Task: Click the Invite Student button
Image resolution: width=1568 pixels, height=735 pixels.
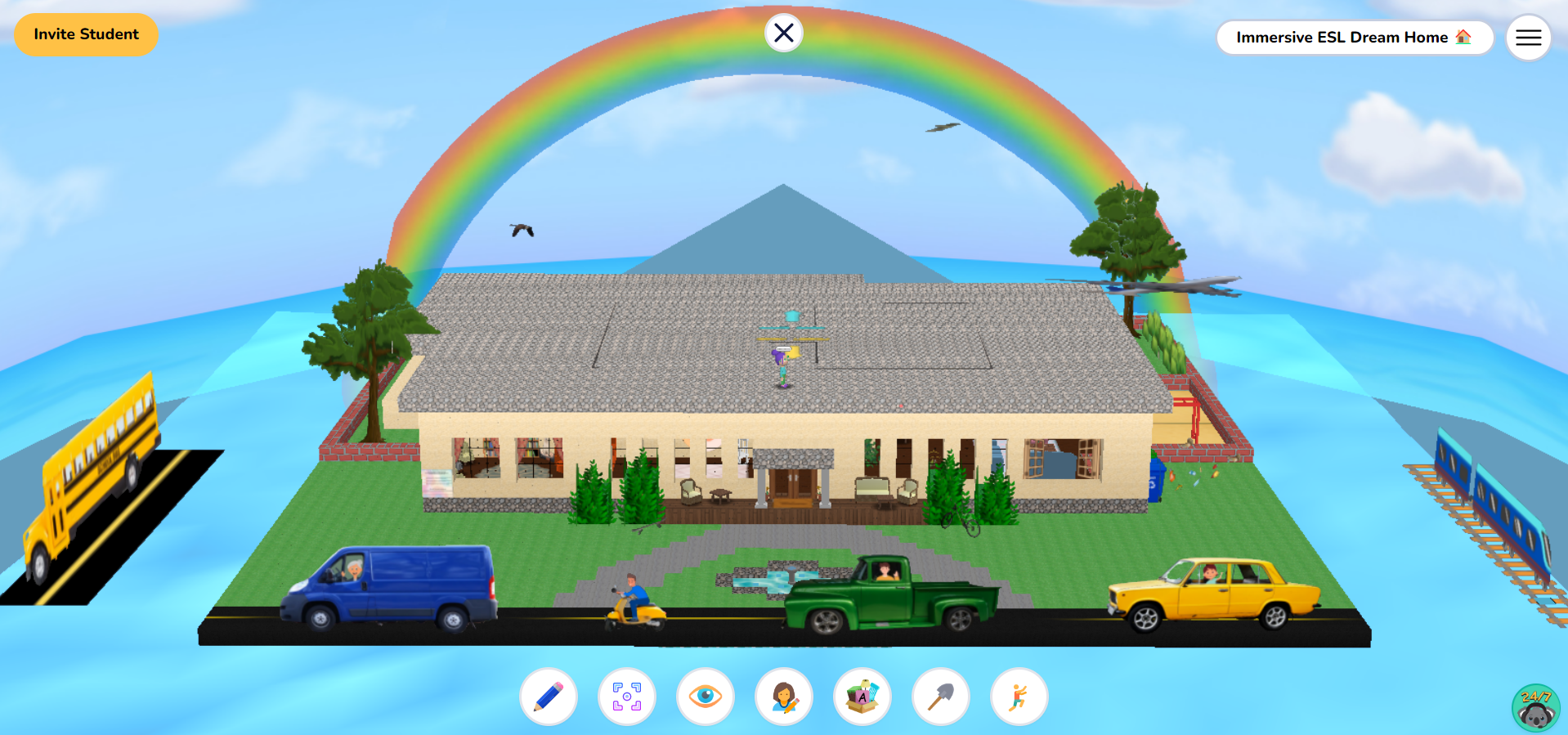Action: 86,34
